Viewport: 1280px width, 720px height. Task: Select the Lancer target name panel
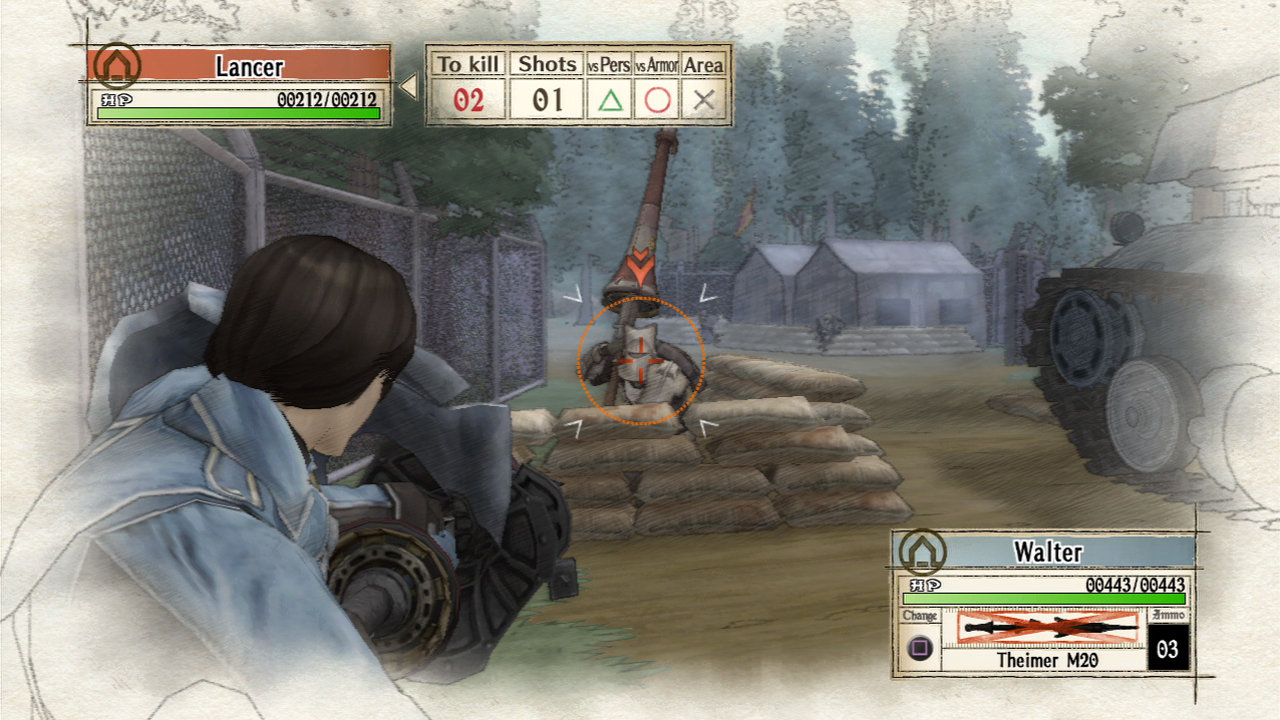click(x=250, y=67)
